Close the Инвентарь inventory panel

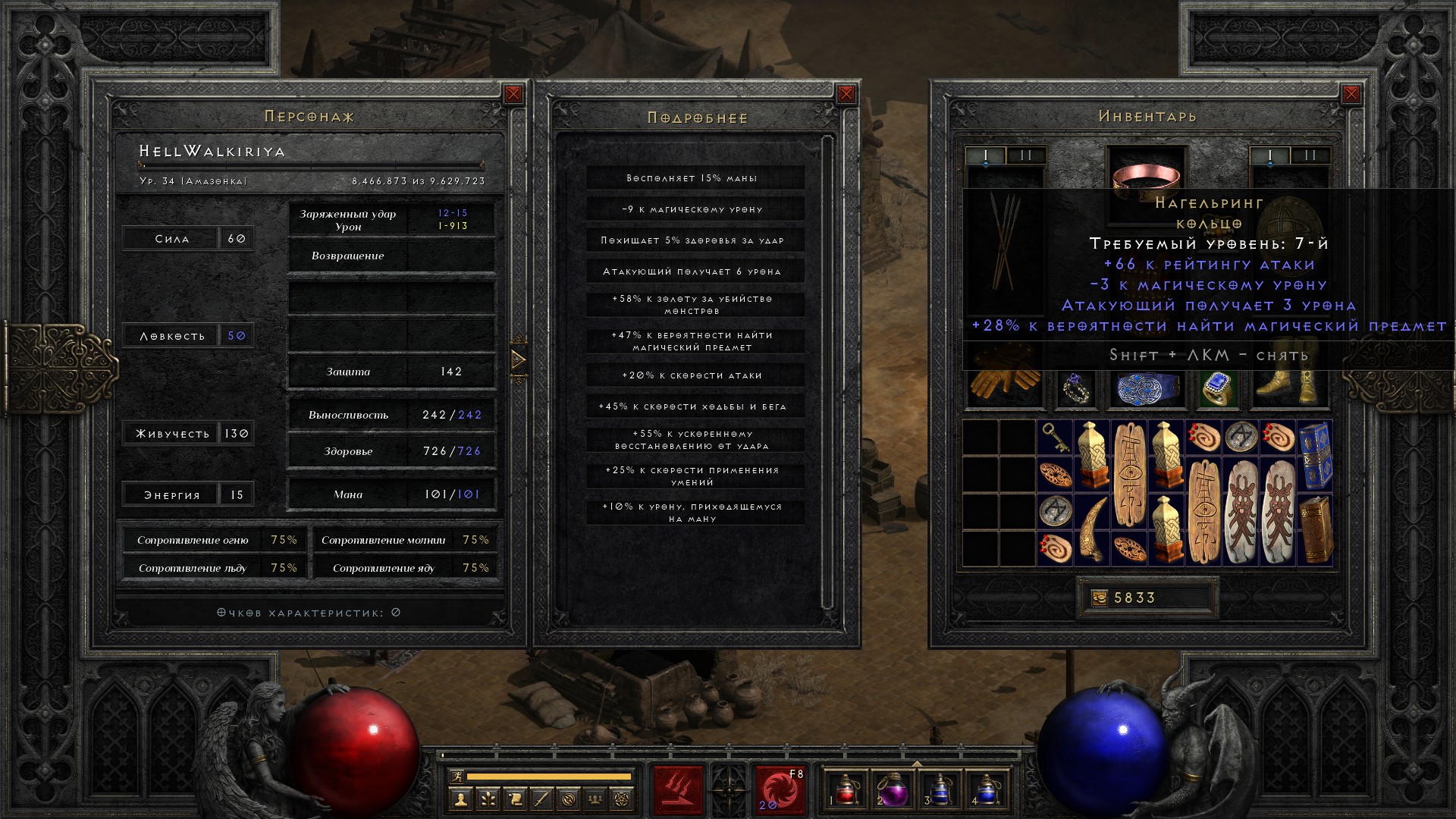click(x=1351, y=94)
